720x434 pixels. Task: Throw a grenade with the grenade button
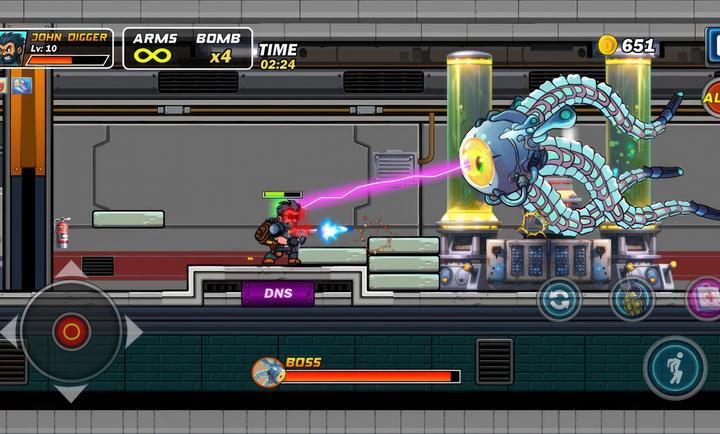click(632, 298)
